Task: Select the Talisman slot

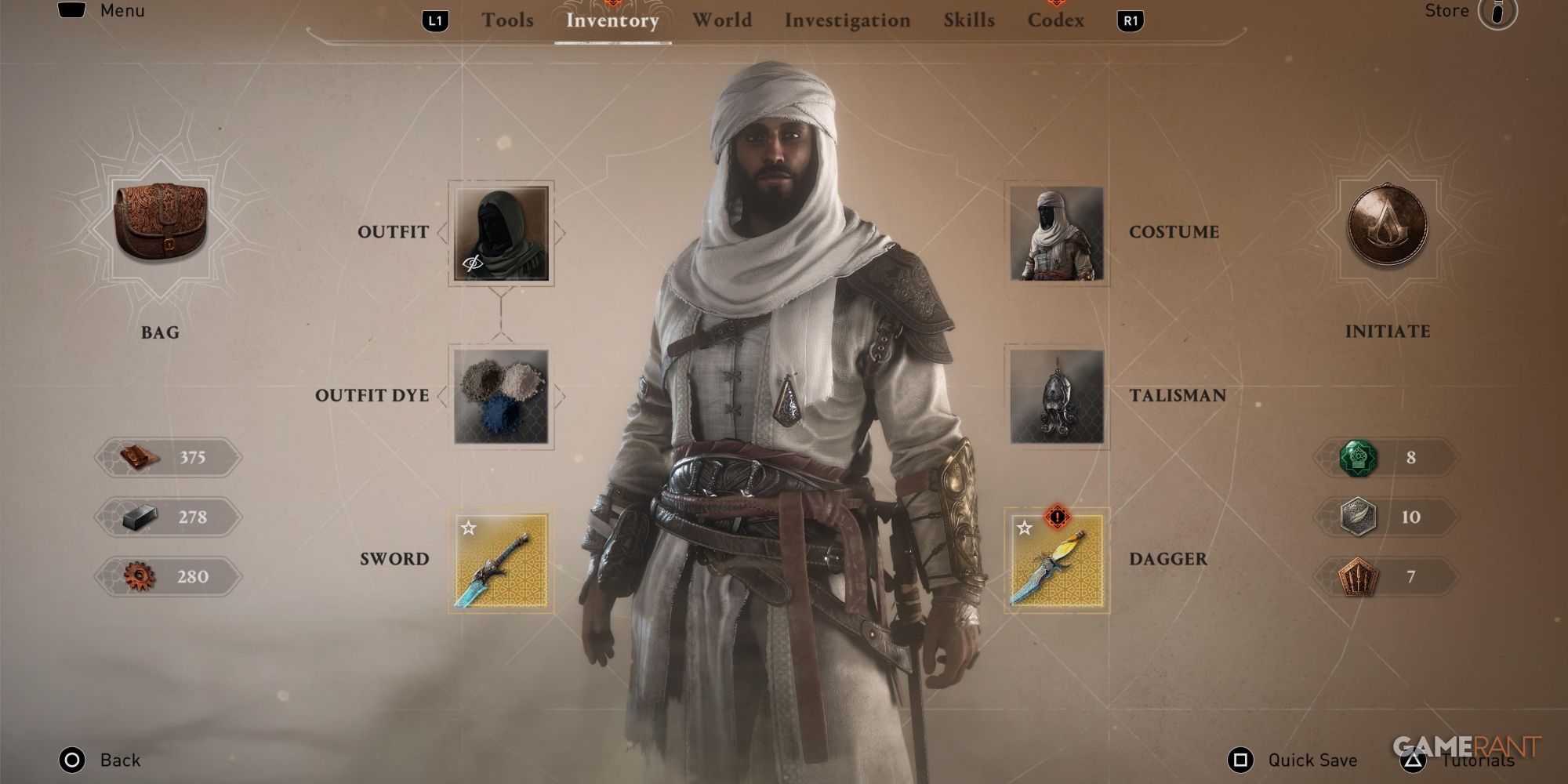Action: coord(1057,397)
